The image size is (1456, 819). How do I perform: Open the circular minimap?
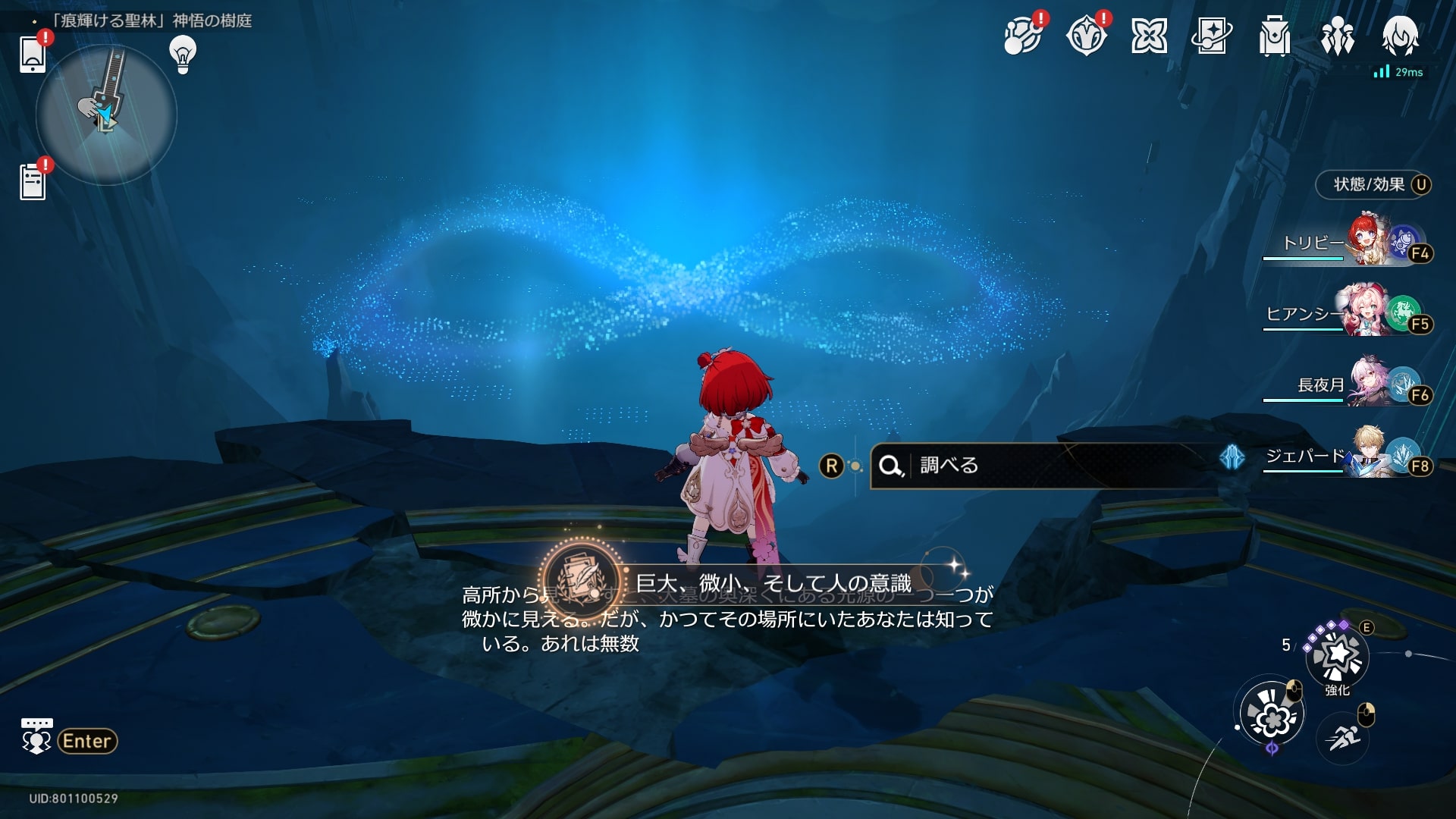tap(106, 115)
